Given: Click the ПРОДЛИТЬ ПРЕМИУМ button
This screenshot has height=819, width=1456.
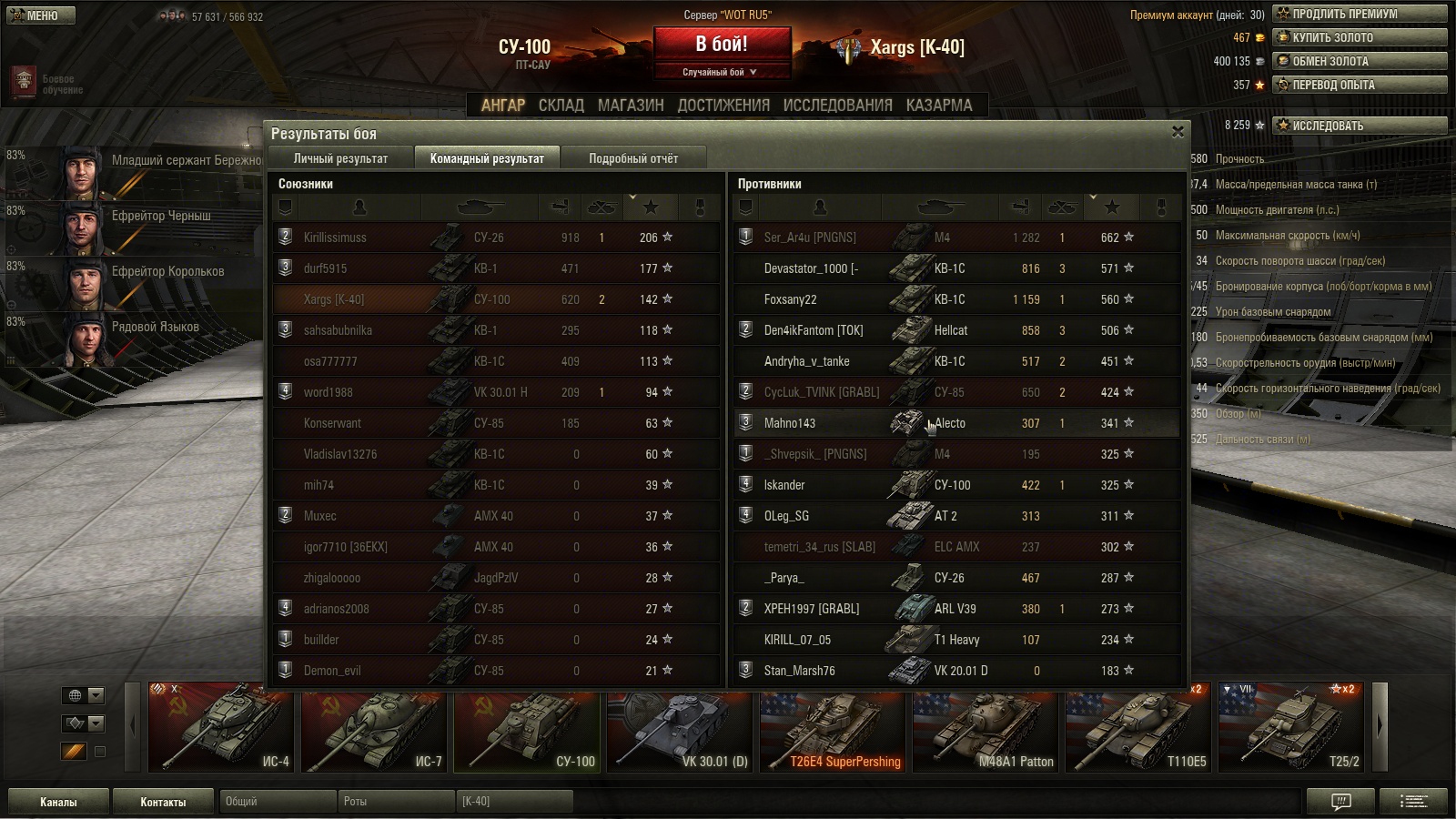Looking at the screenshot, I should [1359, 14].
